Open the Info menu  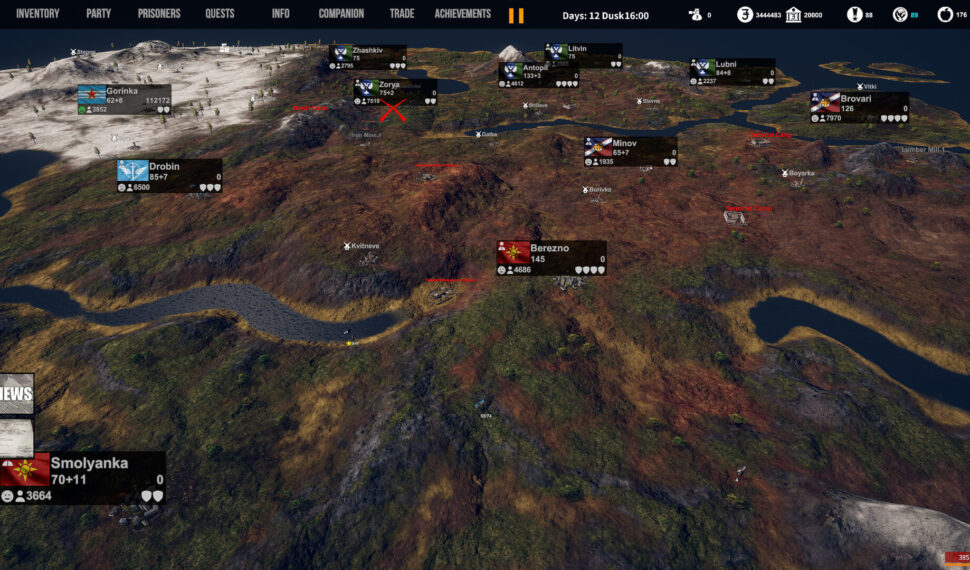[281, 14]
